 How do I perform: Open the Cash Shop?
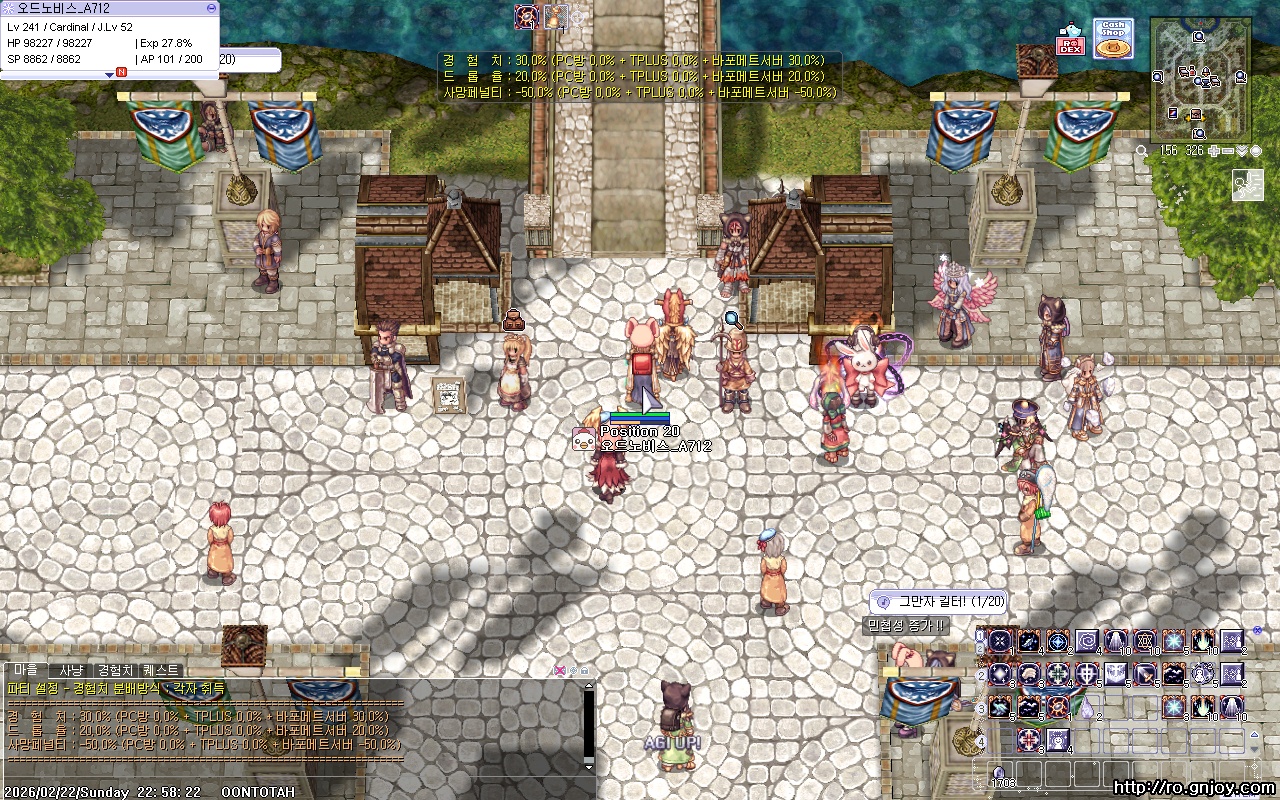coord(1112,39)
